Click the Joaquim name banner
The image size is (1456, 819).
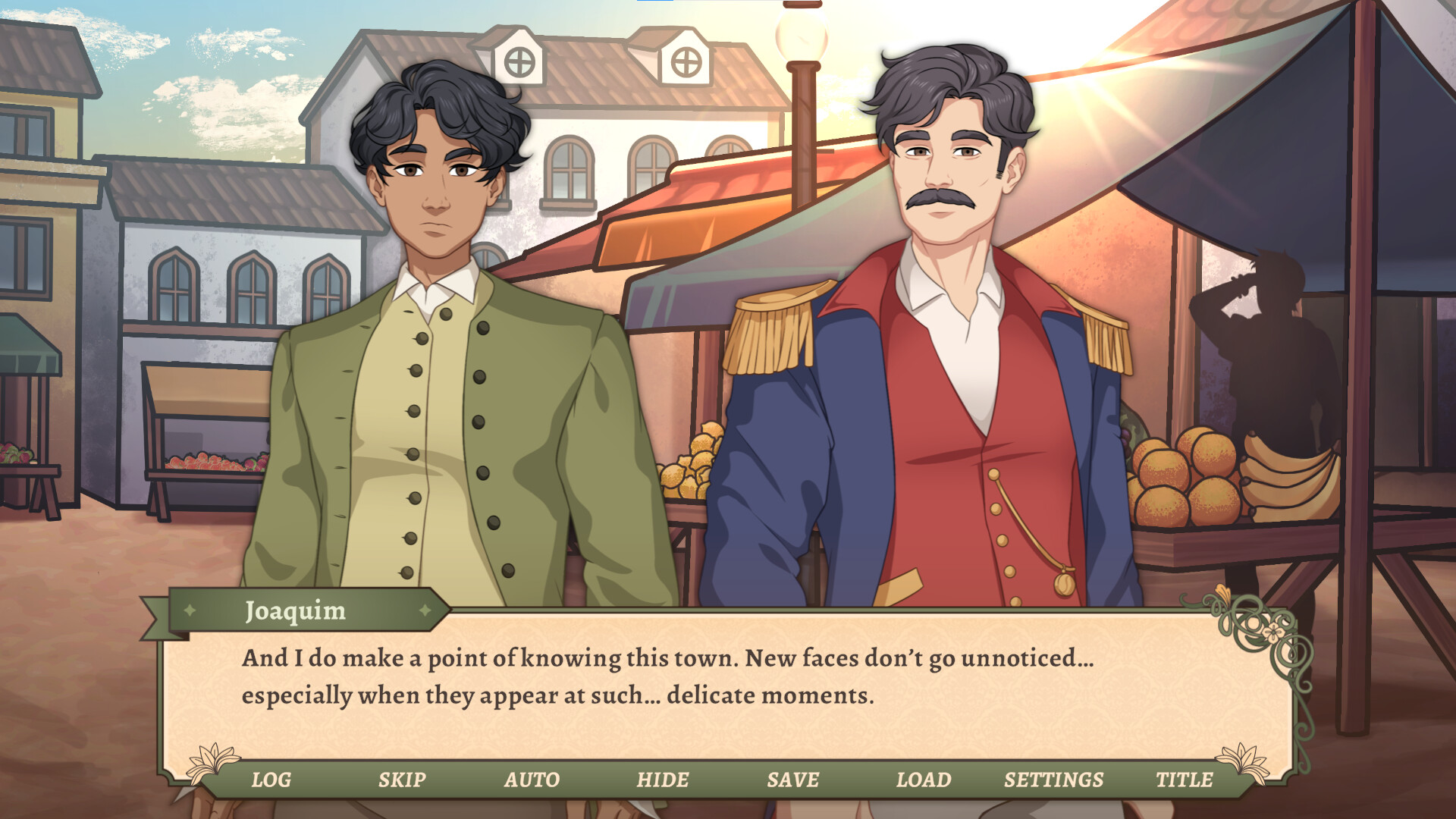[297, 611]
